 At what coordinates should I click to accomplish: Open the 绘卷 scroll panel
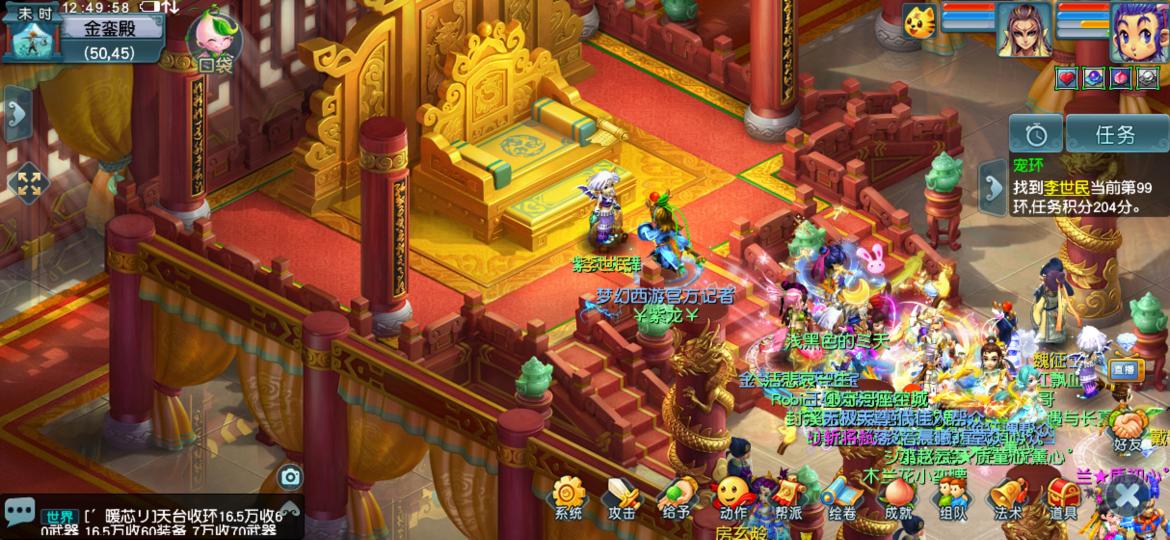coord(842,495)
